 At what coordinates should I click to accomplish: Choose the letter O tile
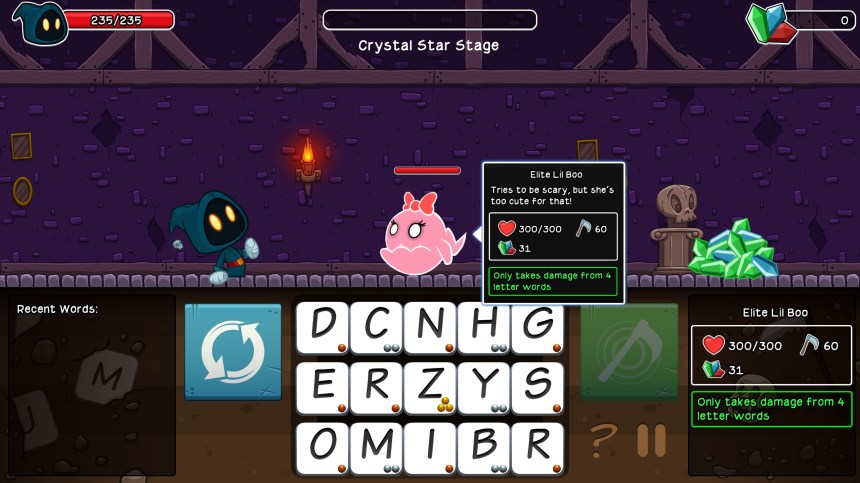click(x=322, y=447)
